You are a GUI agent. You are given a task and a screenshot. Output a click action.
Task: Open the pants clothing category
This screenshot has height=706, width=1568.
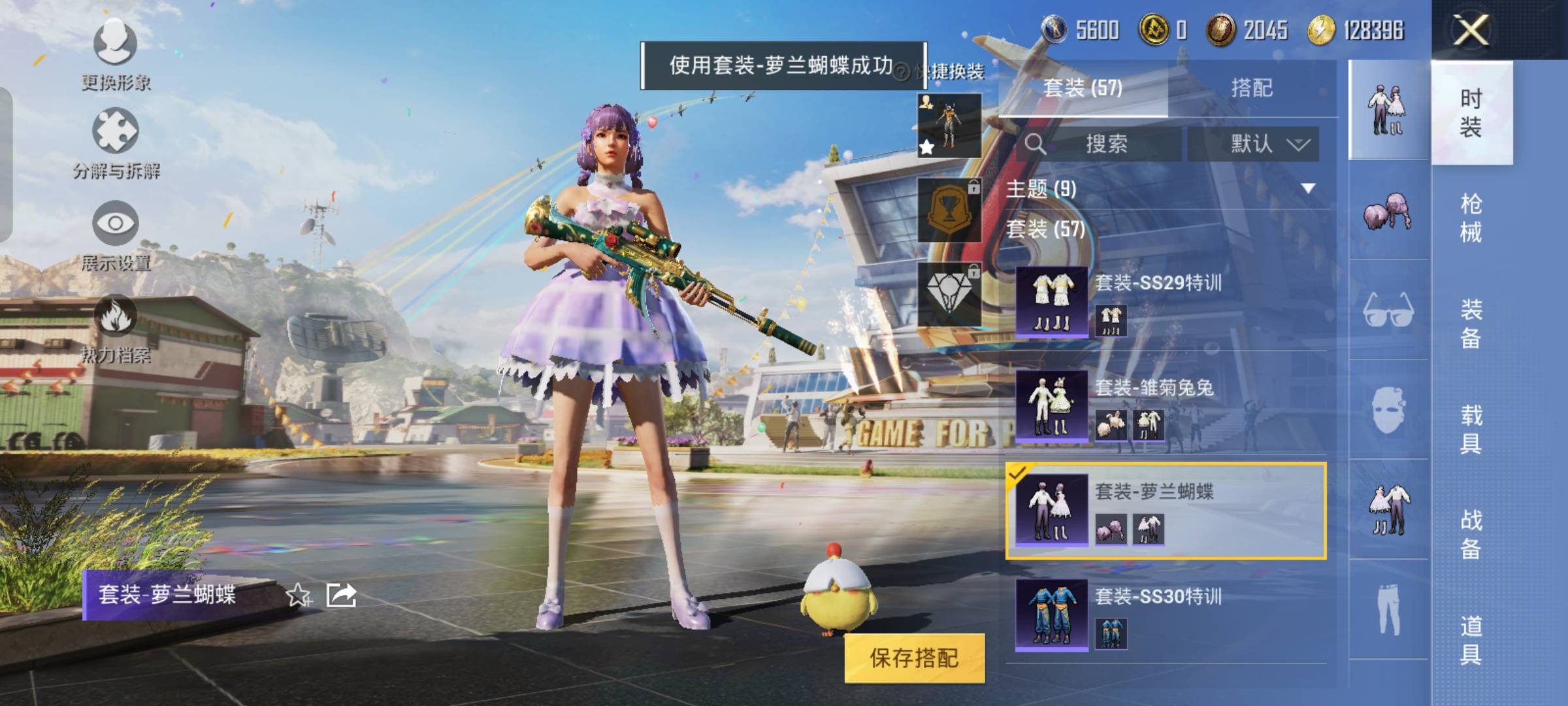[x=1388, y=609]
